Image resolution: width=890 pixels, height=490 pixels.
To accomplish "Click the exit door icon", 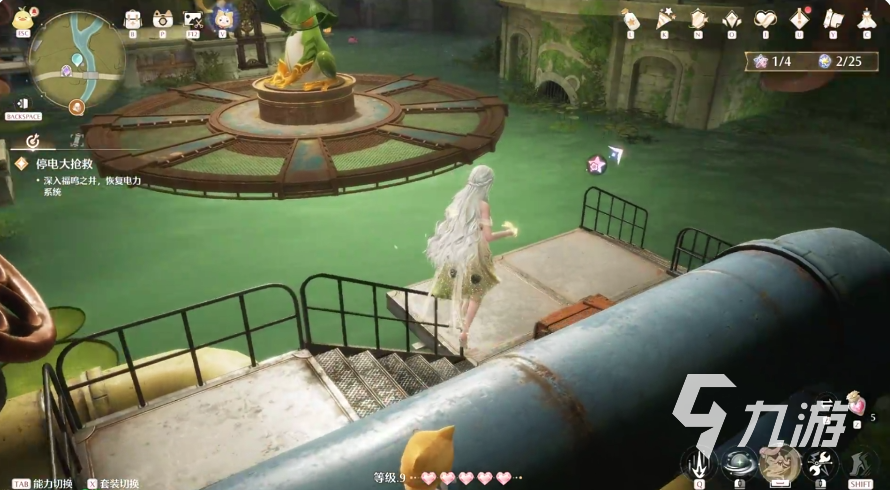I will pos(22,103).
